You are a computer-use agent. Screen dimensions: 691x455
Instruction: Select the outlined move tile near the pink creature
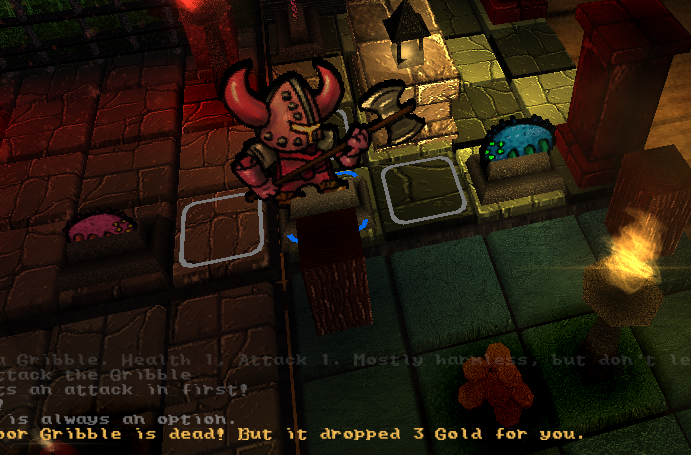click(x=222, y=229)
